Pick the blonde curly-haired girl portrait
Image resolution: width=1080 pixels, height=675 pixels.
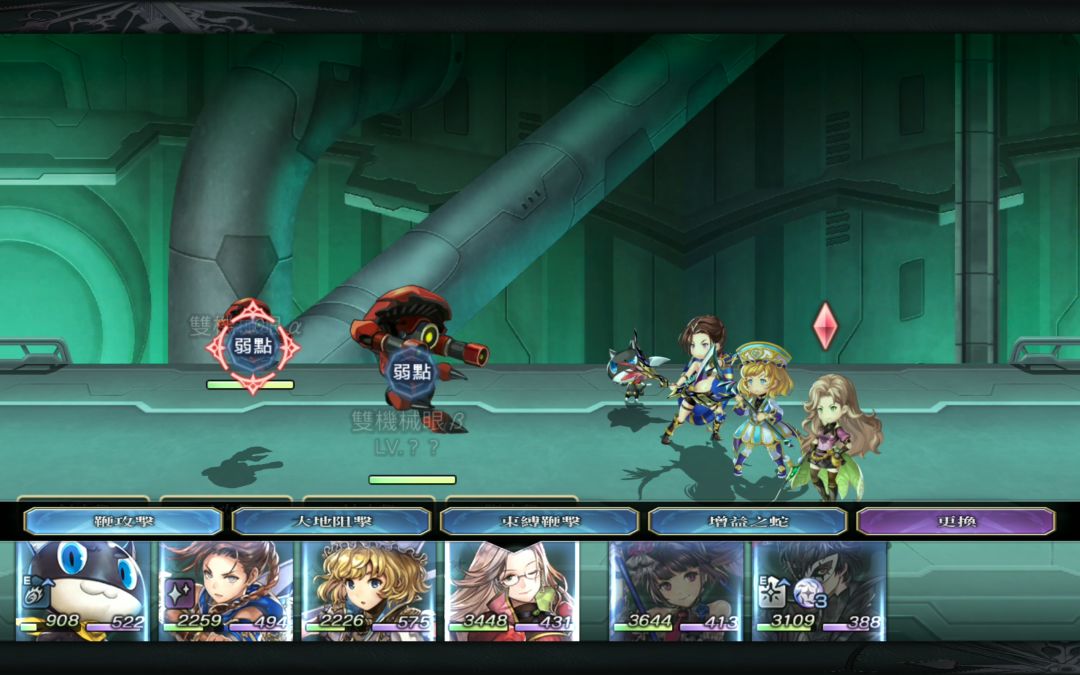pos(369,590)
